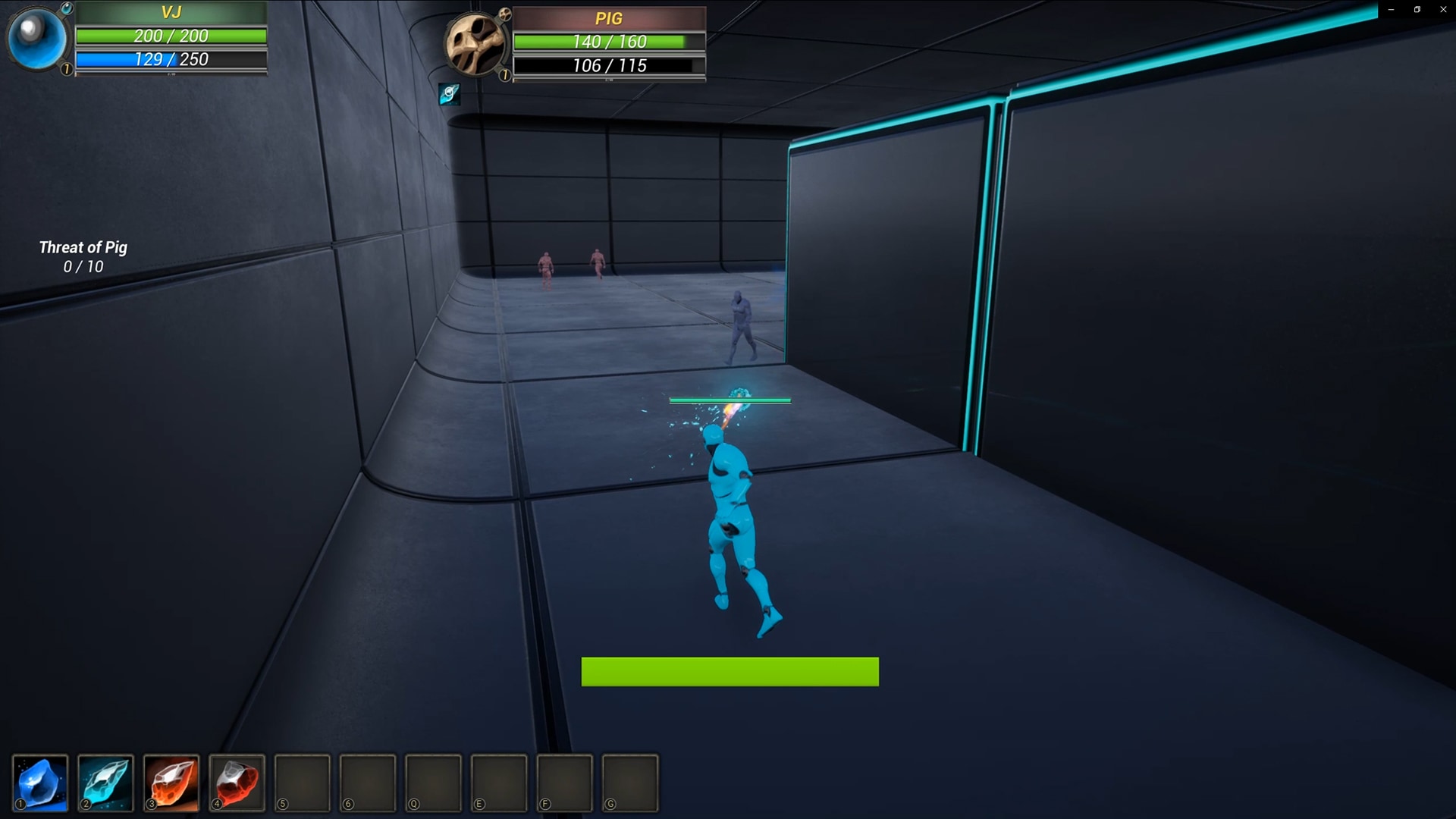Viewport: 1456px width, 819px height.
Task: Click the blue buff icon below the PIG frame
Action: click(450, 94)
